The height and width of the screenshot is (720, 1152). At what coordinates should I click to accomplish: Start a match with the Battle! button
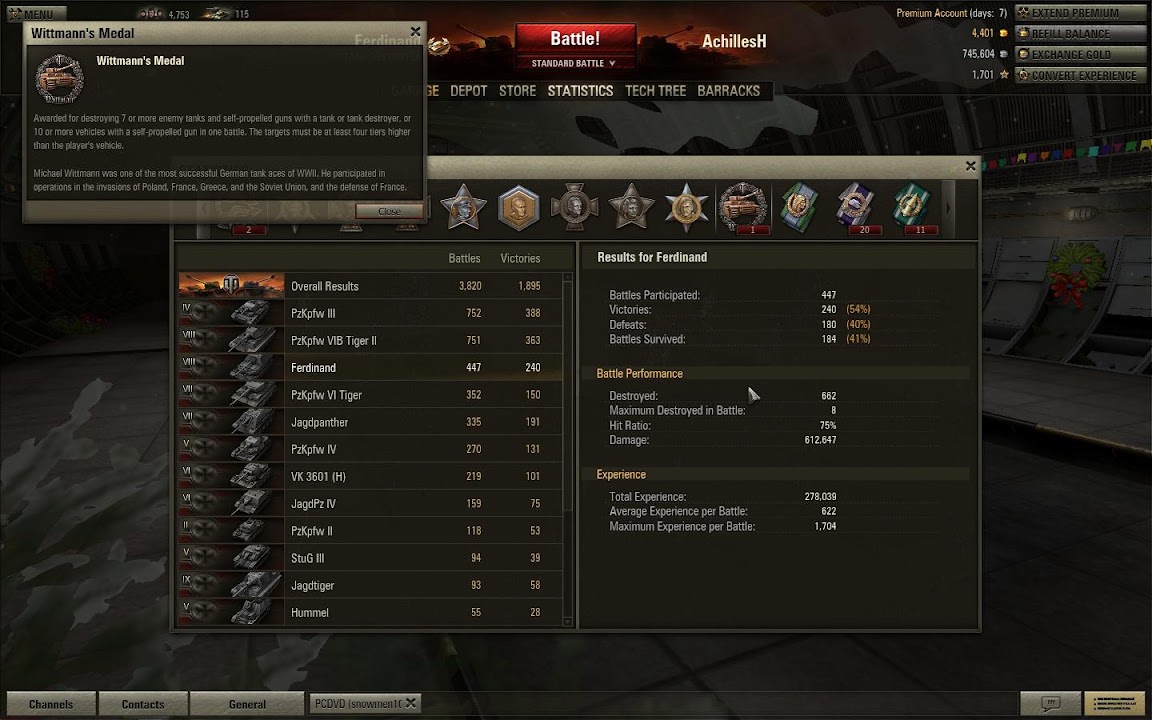[x=575, y=40]
